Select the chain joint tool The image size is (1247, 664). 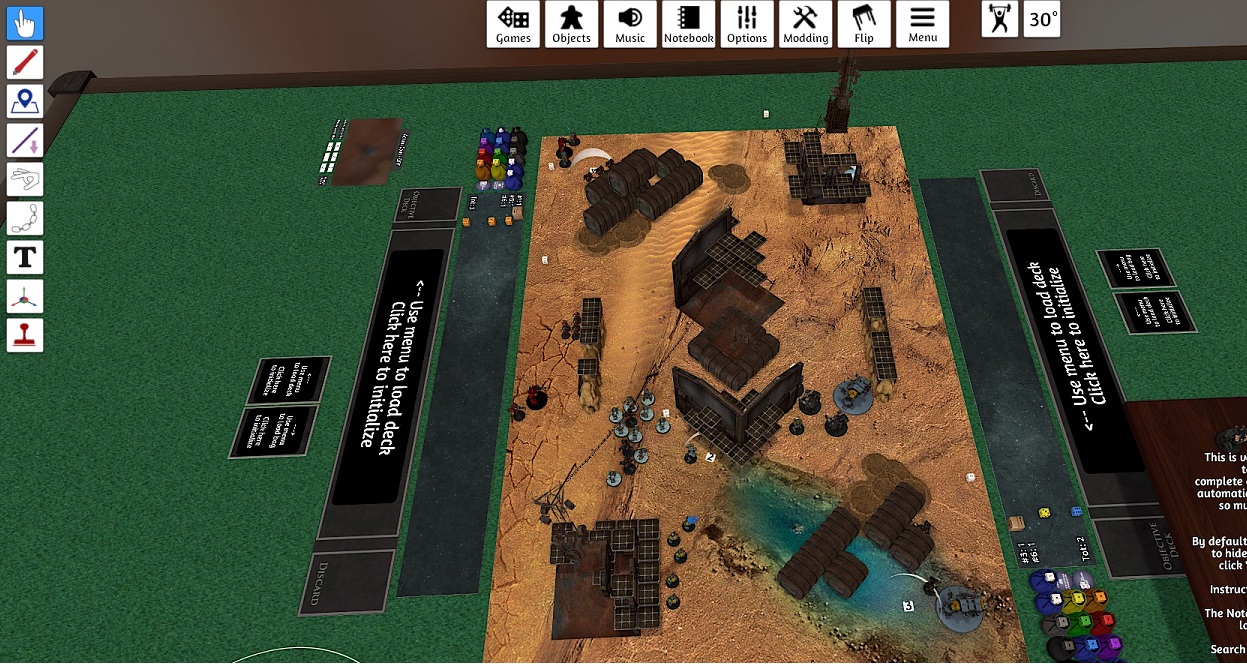25,218
